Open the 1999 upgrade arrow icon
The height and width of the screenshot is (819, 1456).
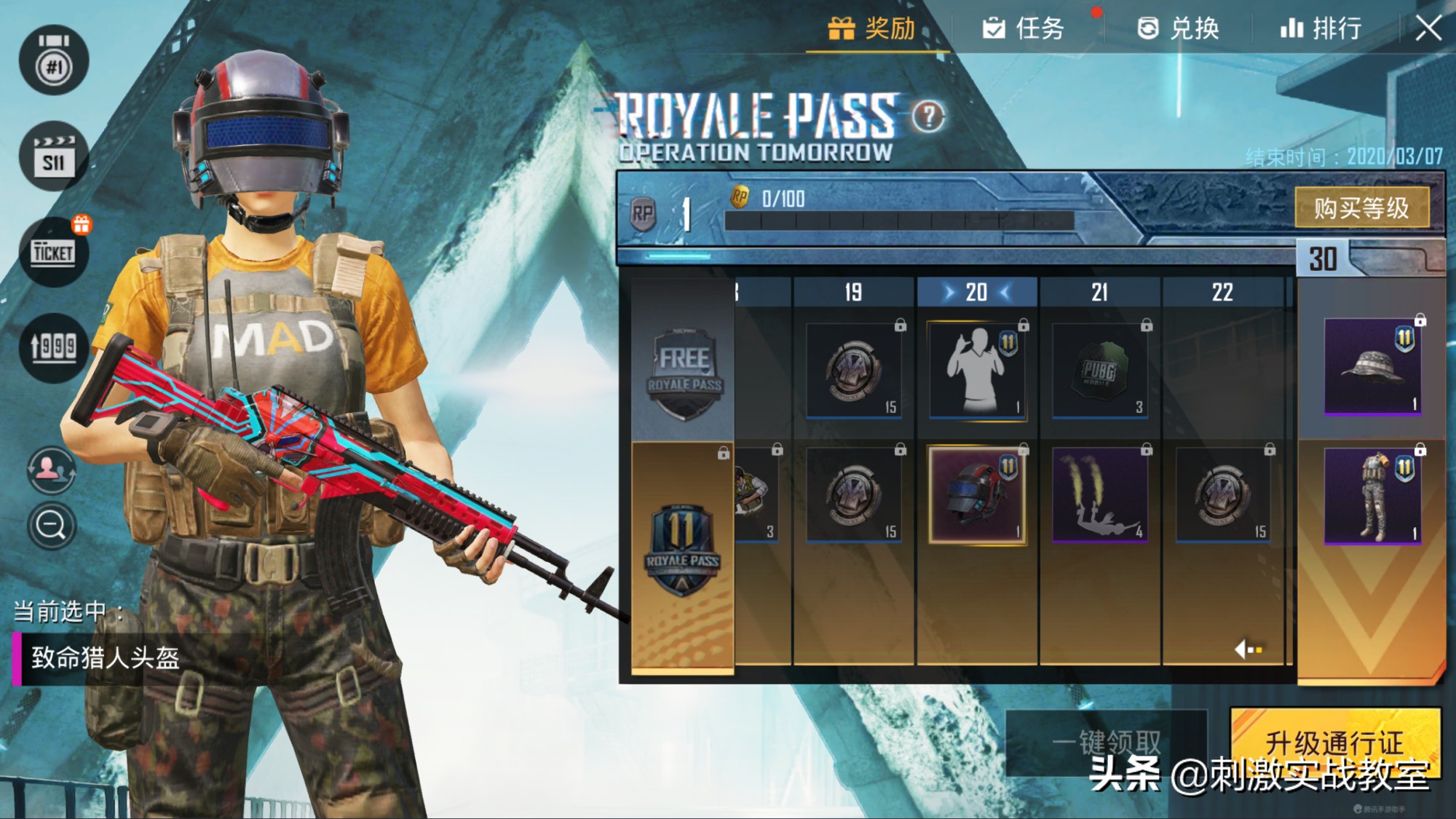point(54,347)
